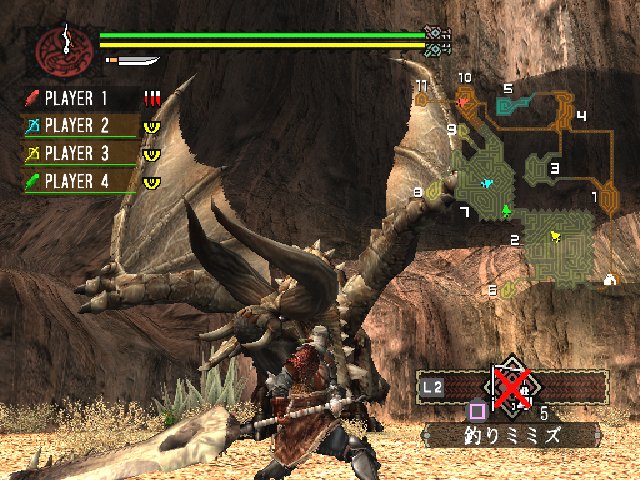Select PLAYER 1 in the party list
The height and width of the screenshot is (480, 640).
pyautogui.click(x=80, y=99)
